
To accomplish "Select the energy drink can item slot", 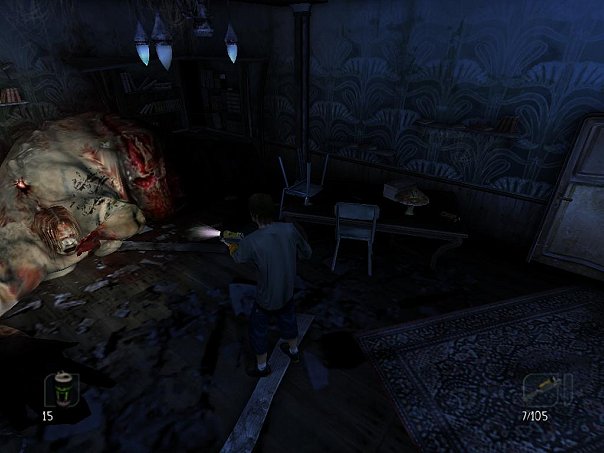I will pos(65,388).
